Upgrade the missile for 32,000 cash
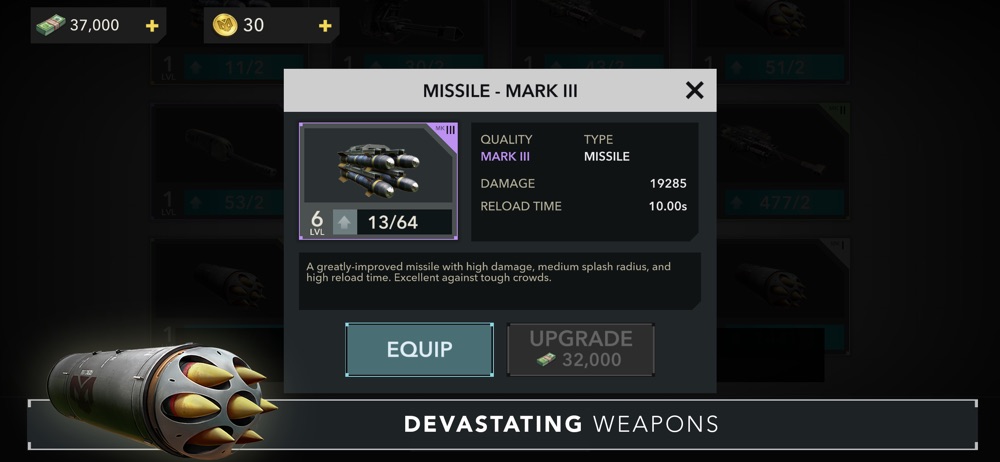The height and width of the screenshot is (462, 1000). [x=581, y=349]
